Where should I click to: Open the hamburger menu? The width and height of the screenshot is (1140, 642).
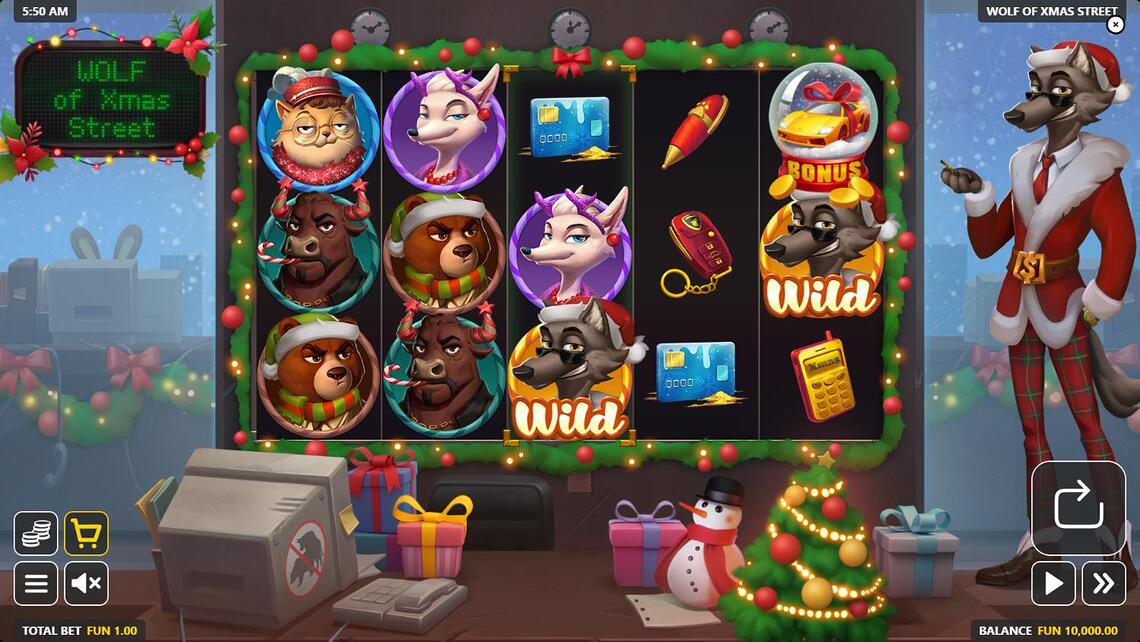(x=36, y=583)
